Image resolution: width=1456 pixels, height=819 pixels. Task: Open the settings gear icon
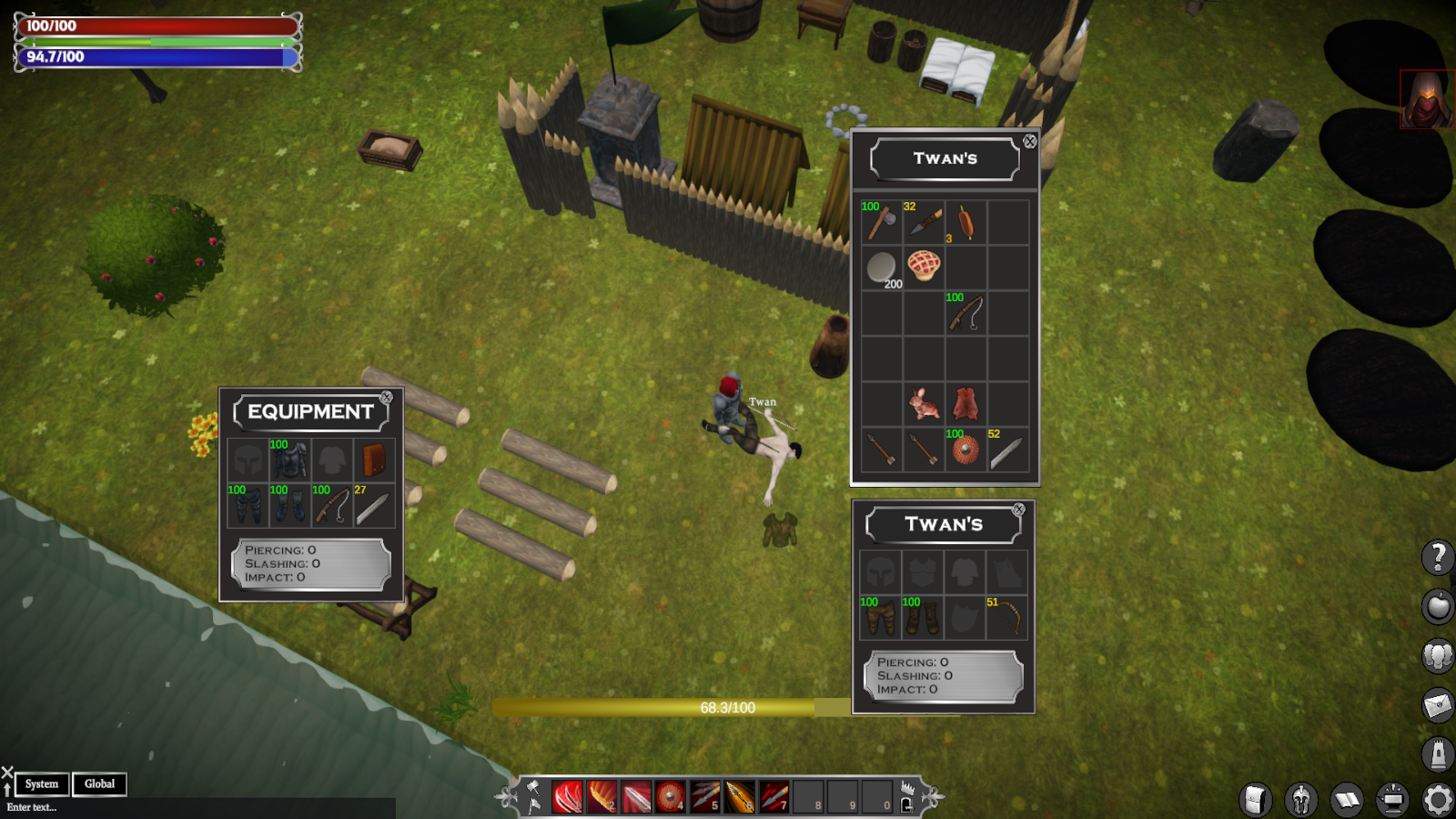click(1438, 800)
